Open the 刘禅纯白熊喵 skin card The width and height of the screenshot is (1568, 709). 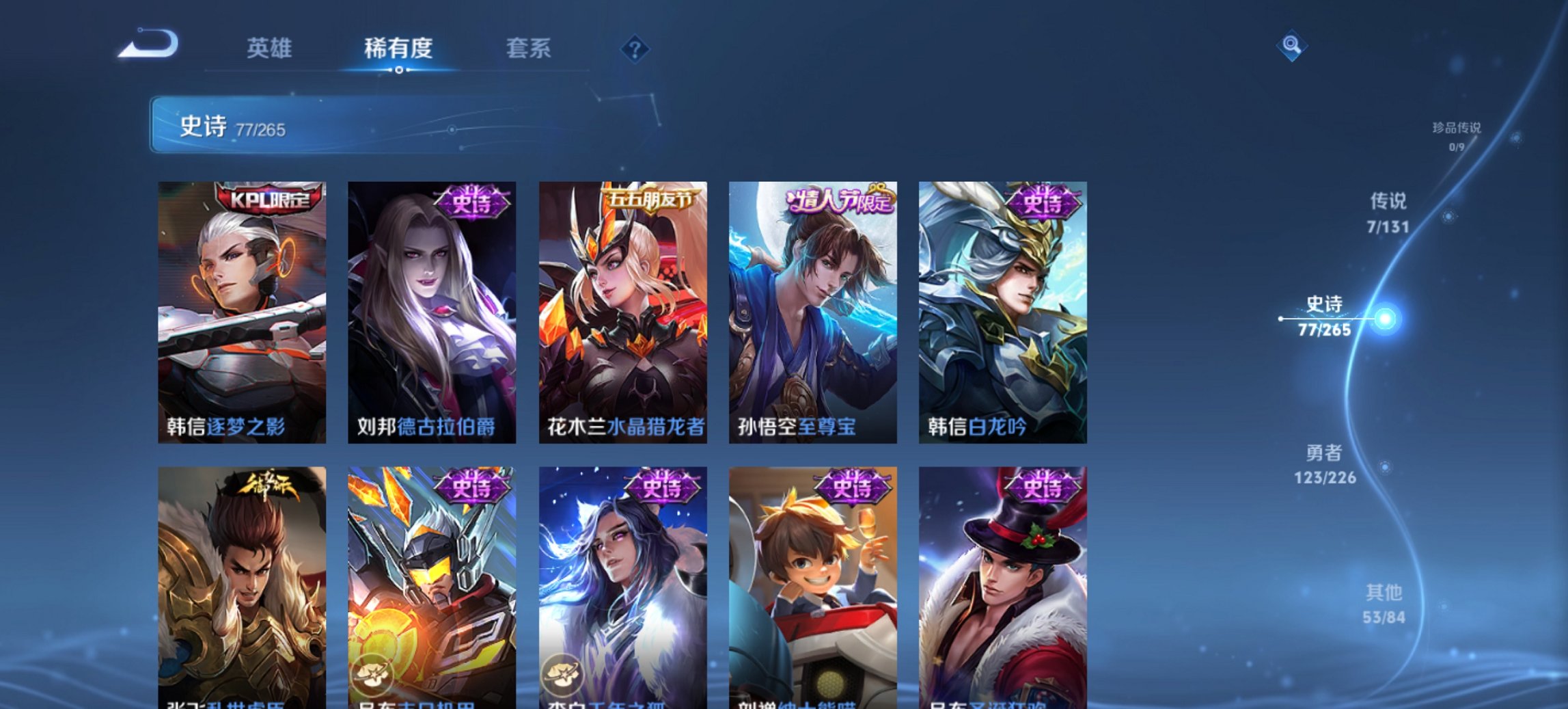coord(812,588)
